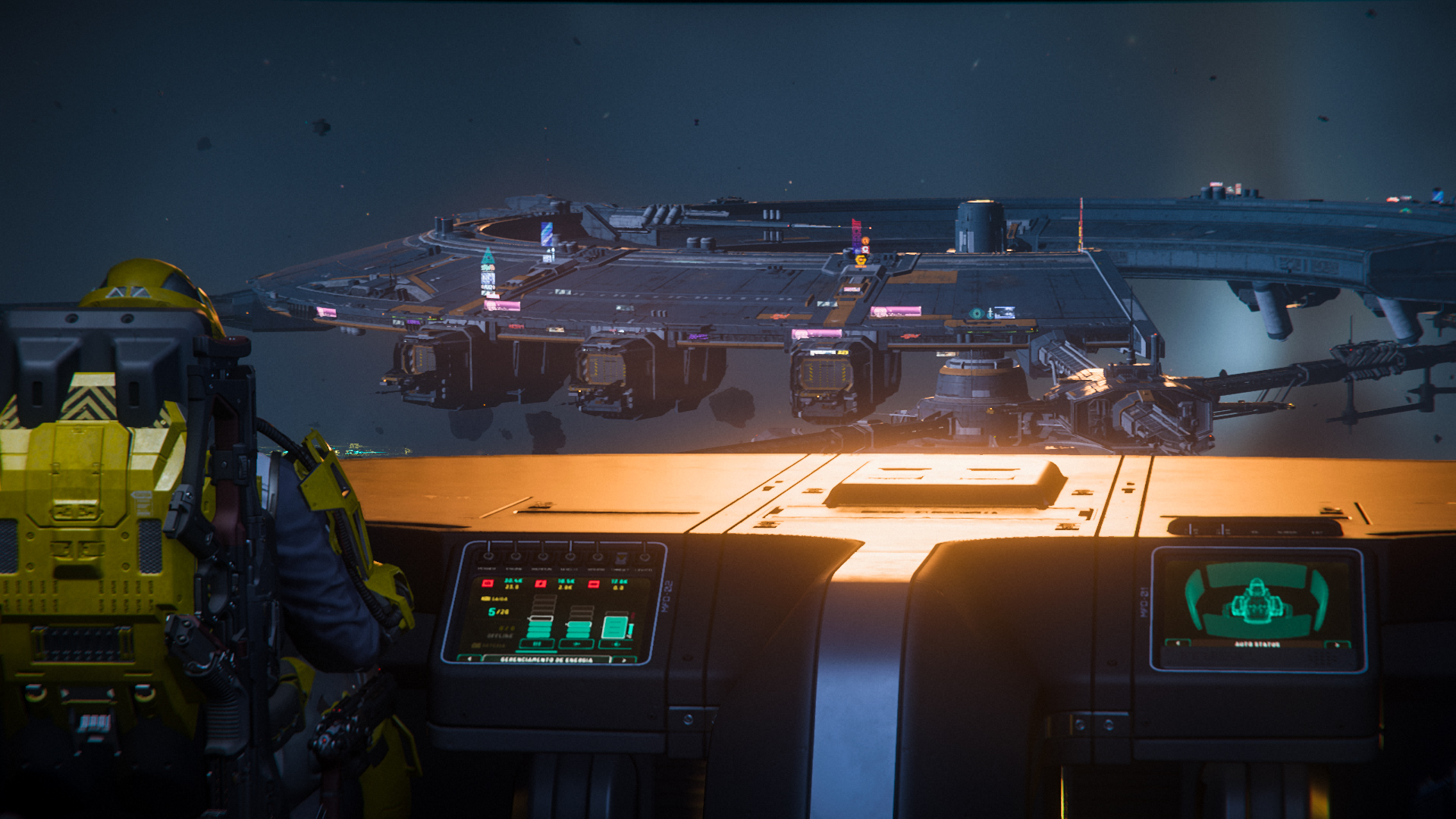Show next page on Auto Status screen

click(1337, 645)
